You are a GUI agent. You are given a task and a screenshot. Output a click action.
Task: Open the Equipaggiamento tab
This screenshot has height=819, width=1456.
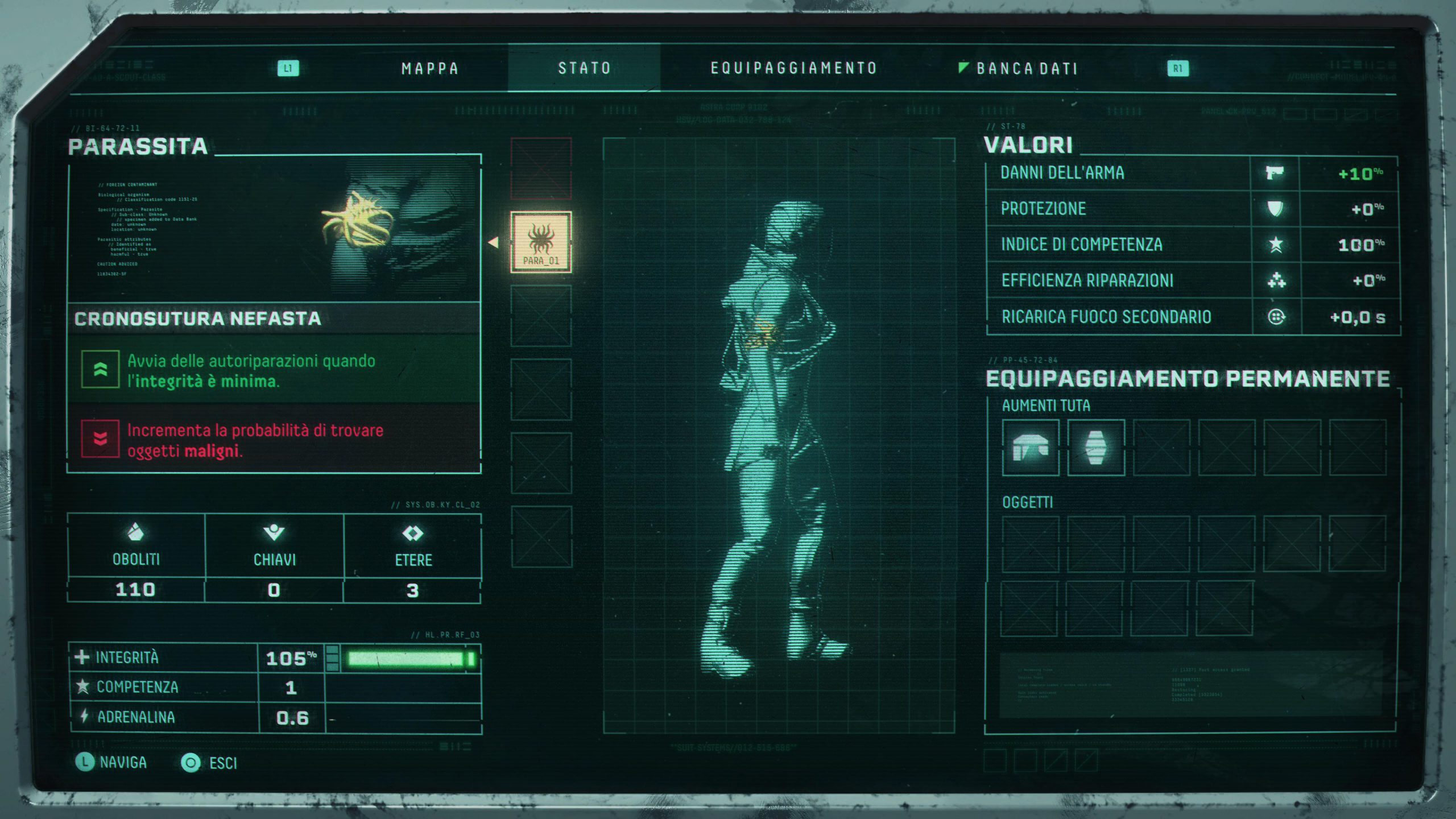coord(794,68)
